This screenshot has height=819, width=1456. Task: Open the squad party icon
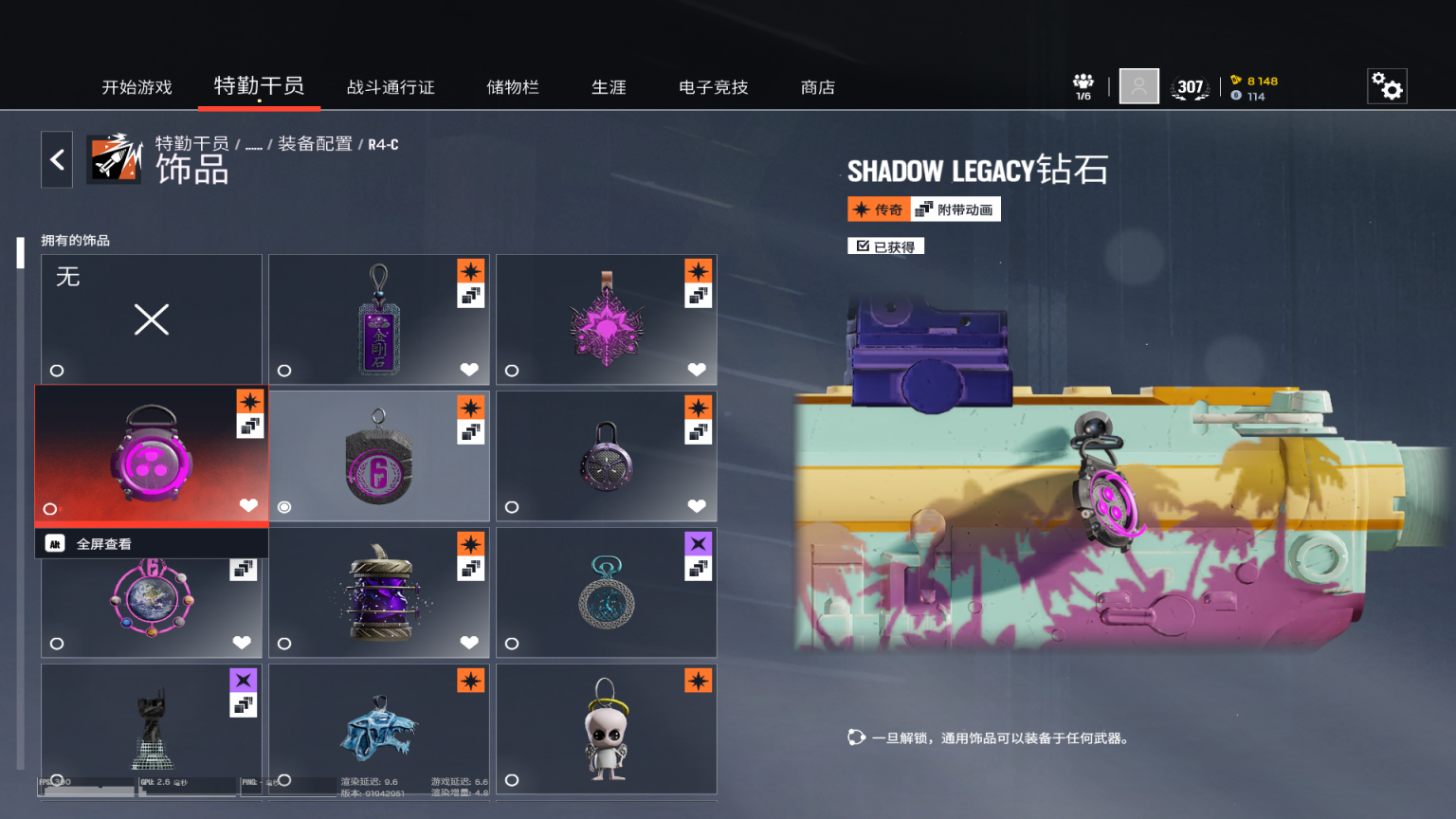coord(1083,86)
